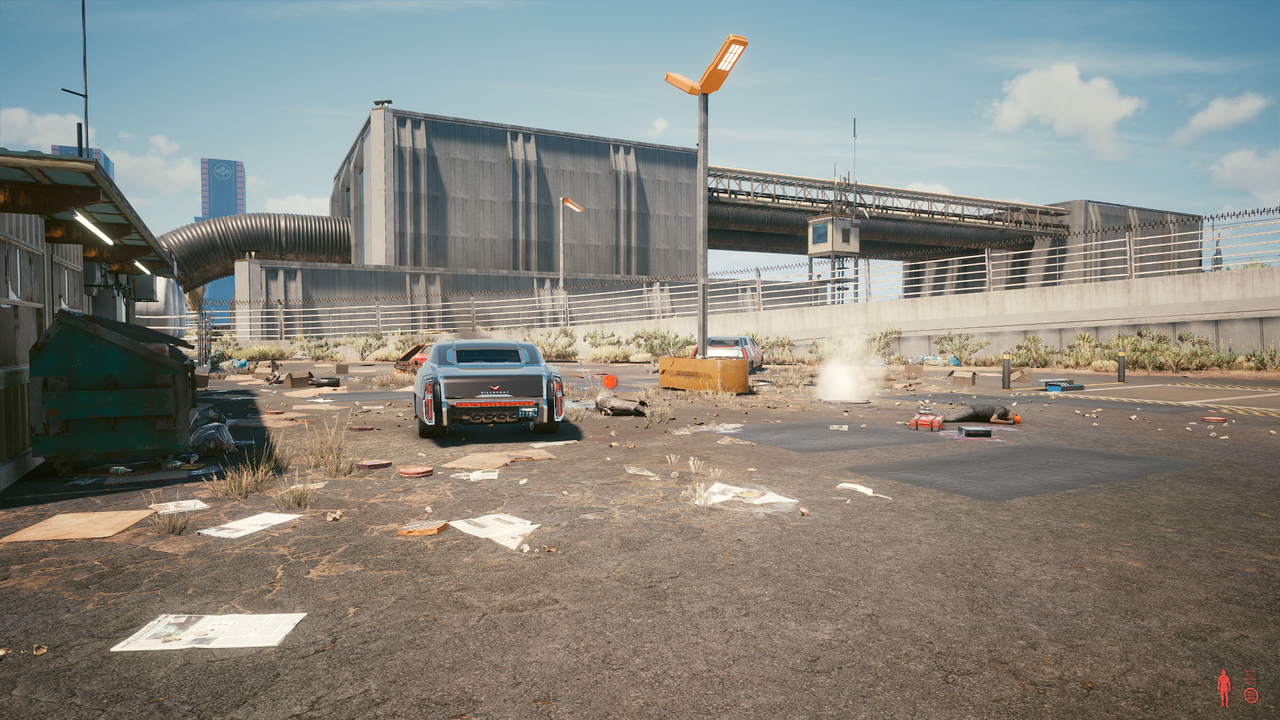Screen dimensions: 1280x720
Task: Click the red circular emblem HUD icon
Action: (1250, 695)
